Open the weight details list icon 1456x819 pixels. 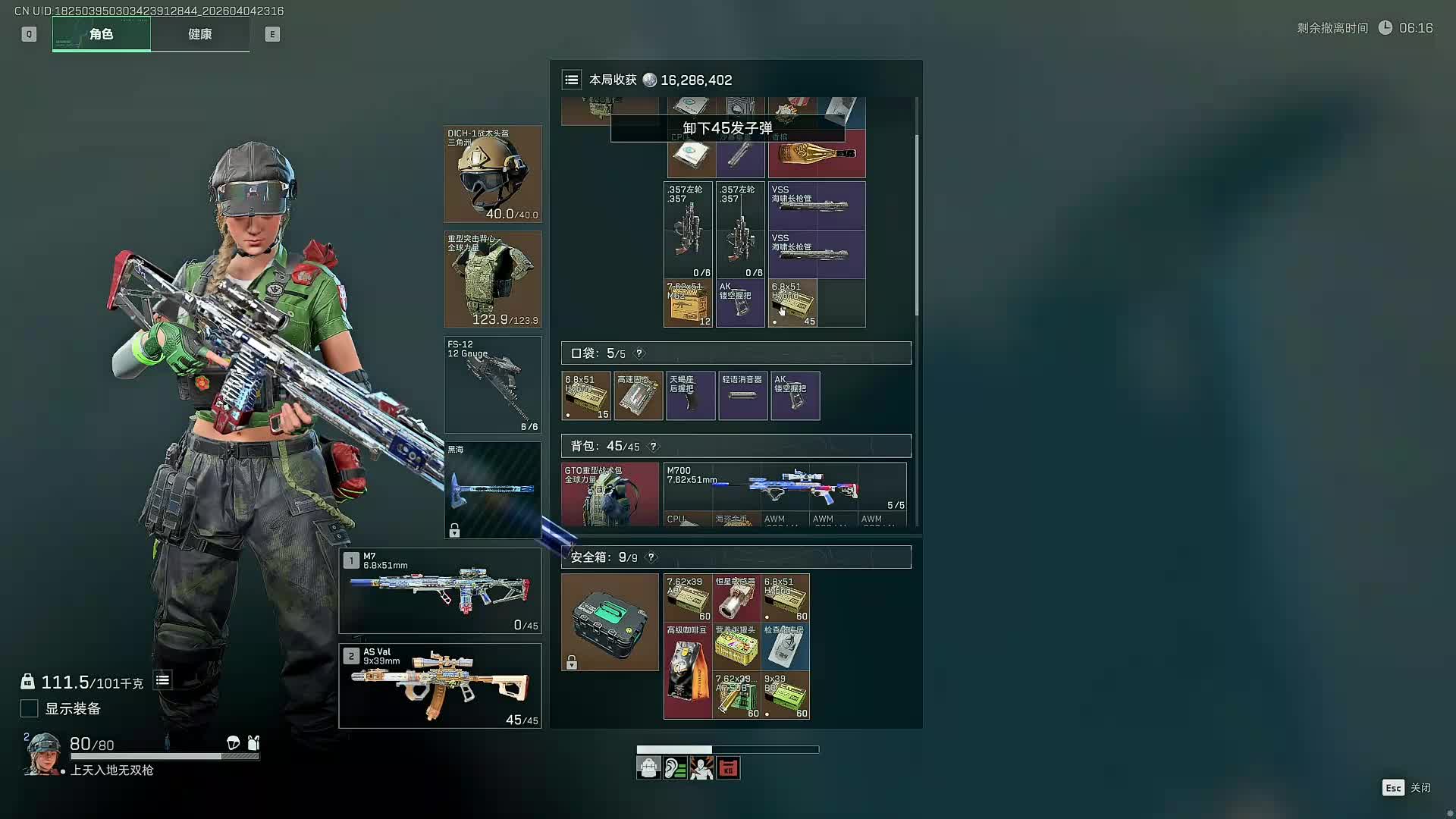162,680
